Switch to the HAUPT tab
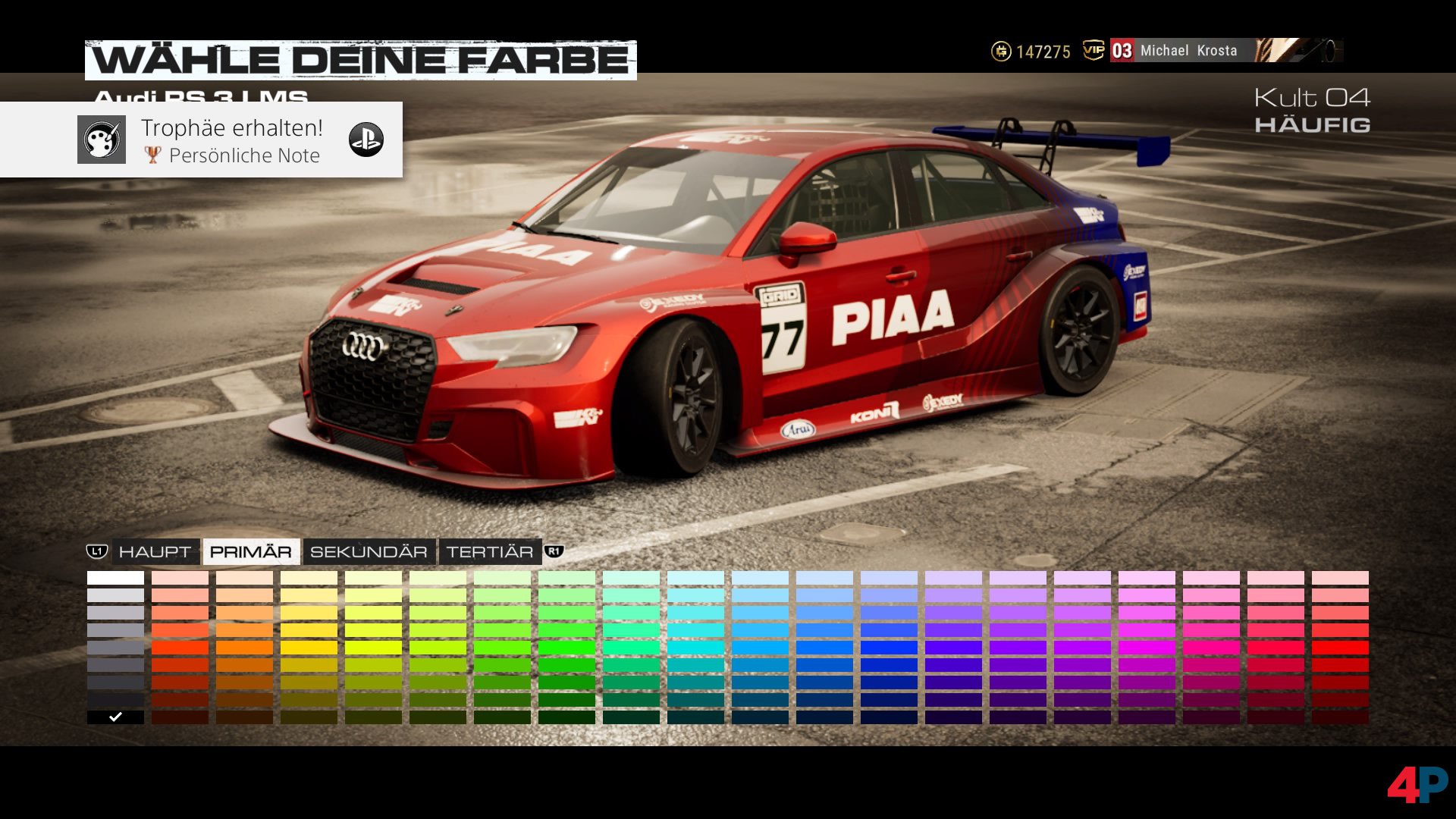1456x819 pixels. click(155, 552)
